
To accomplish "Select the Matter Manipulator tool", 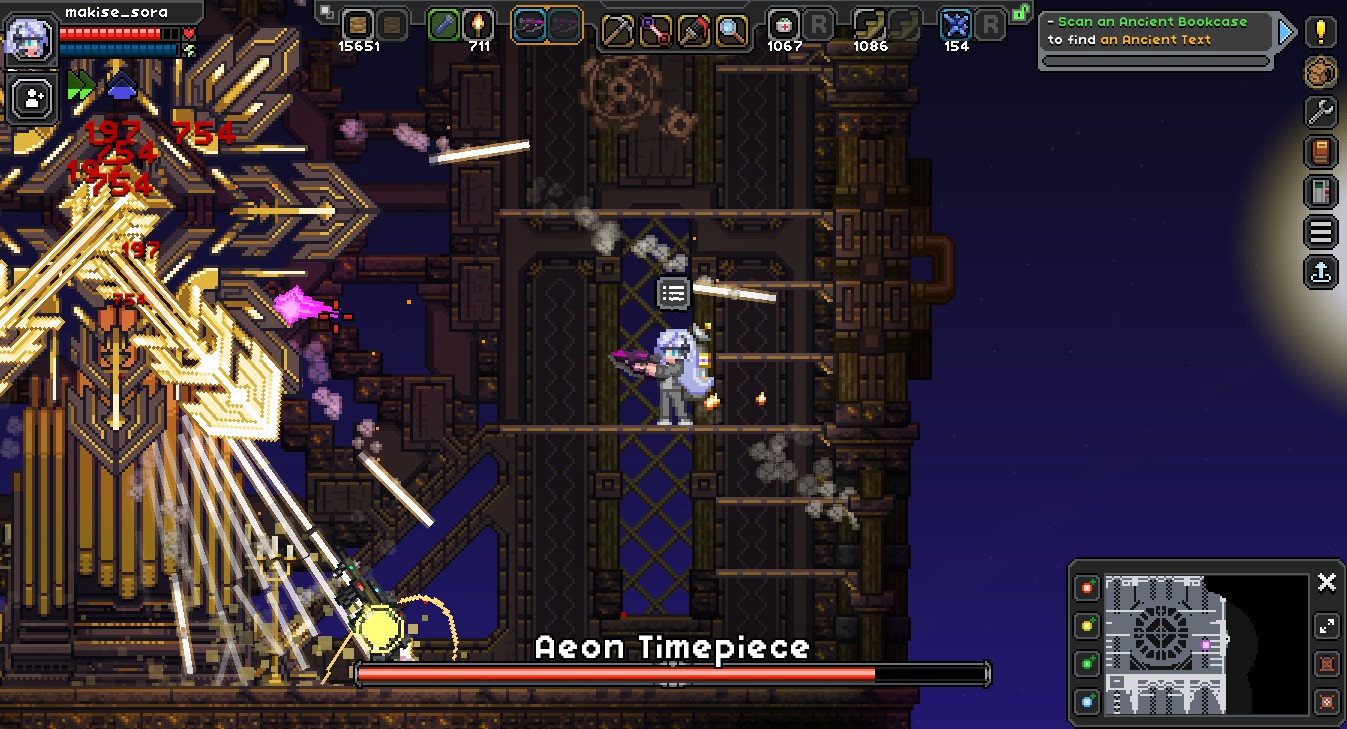I will click(618, 29).
